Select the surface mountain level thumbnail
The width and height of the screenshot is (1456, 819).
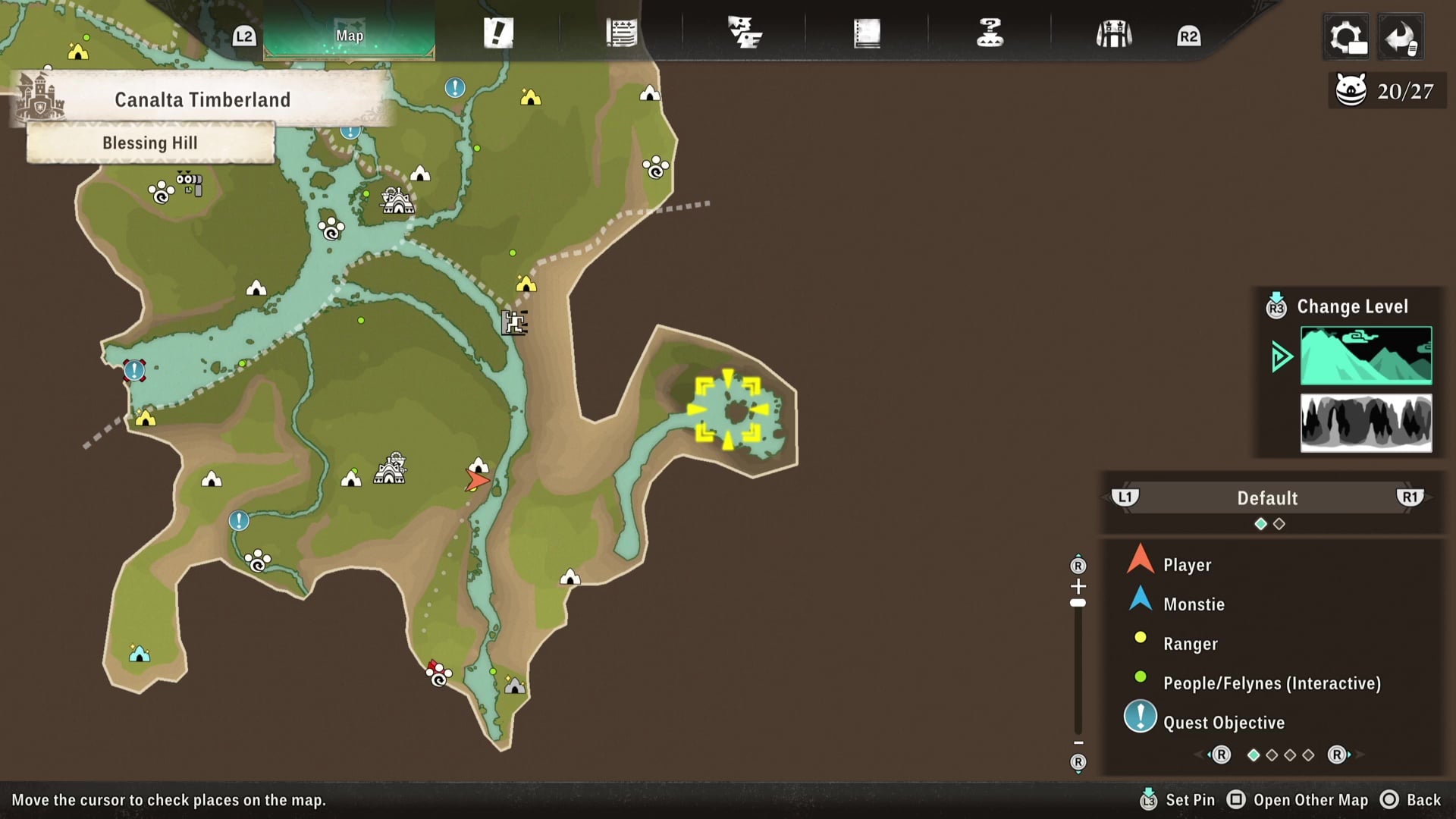pos(1366,356)
